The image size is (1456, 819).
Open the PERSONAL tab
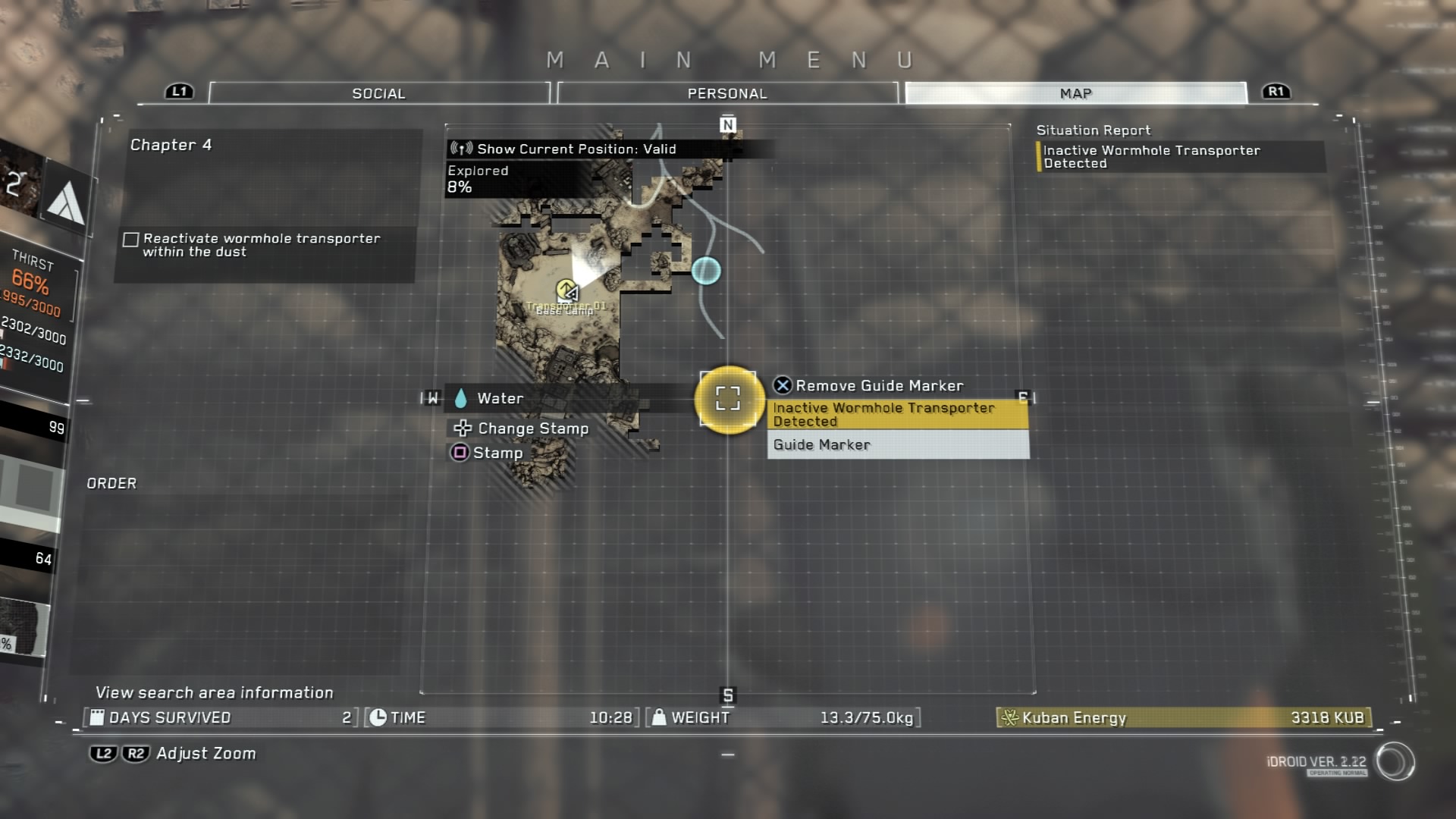pos(727,93)
